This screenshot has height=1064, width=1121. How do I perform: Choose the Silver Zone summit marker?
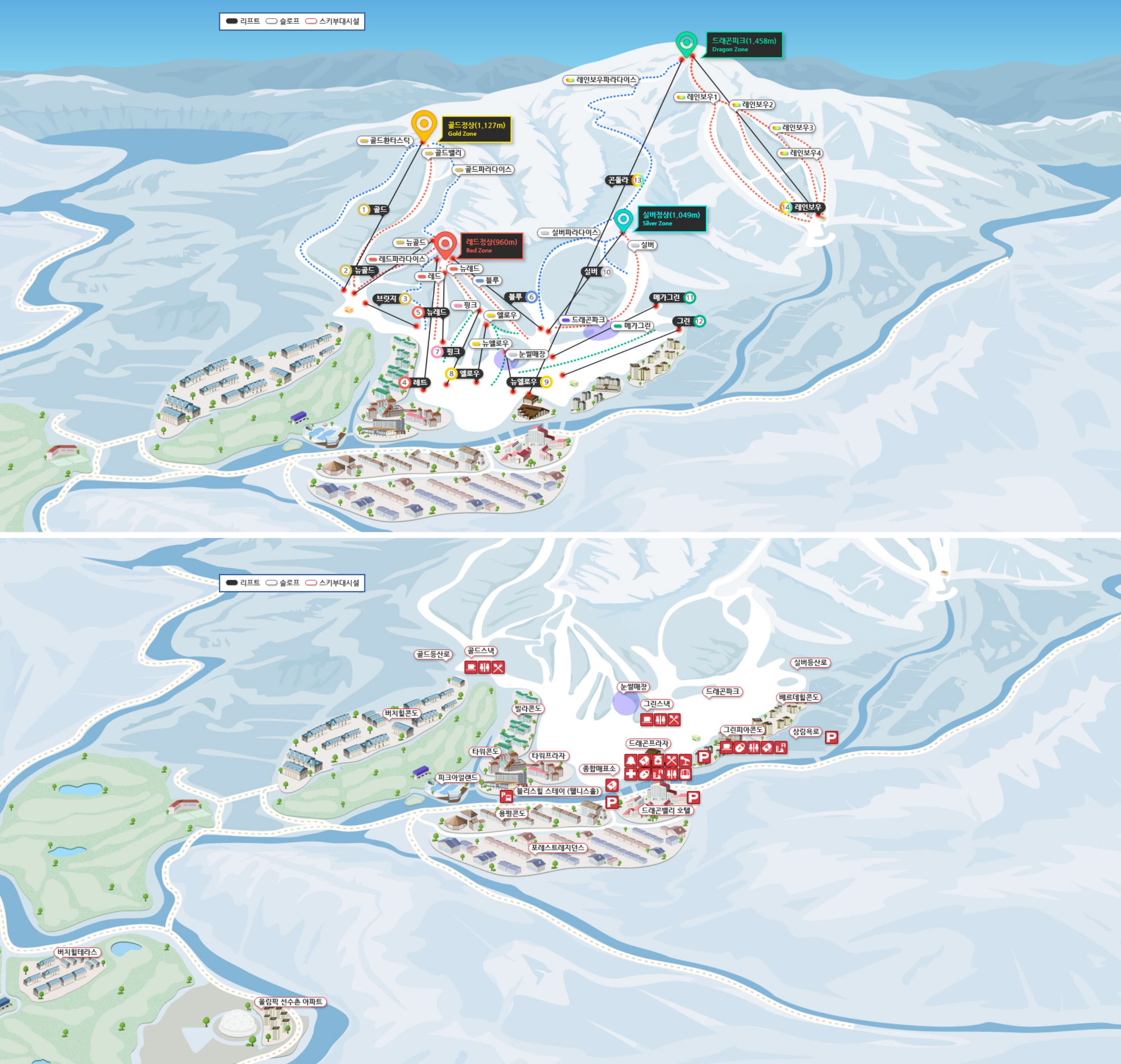coord(623,219)
